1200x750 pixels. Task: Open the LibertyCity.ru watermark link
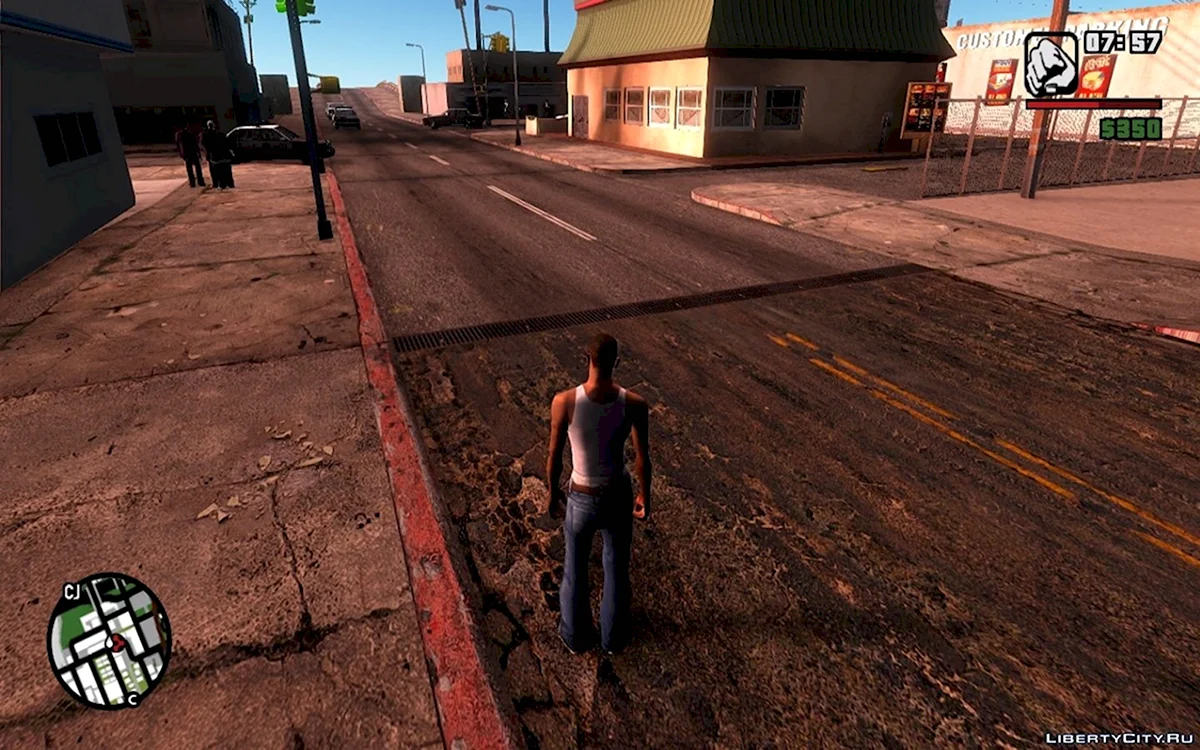[1119, 738]
